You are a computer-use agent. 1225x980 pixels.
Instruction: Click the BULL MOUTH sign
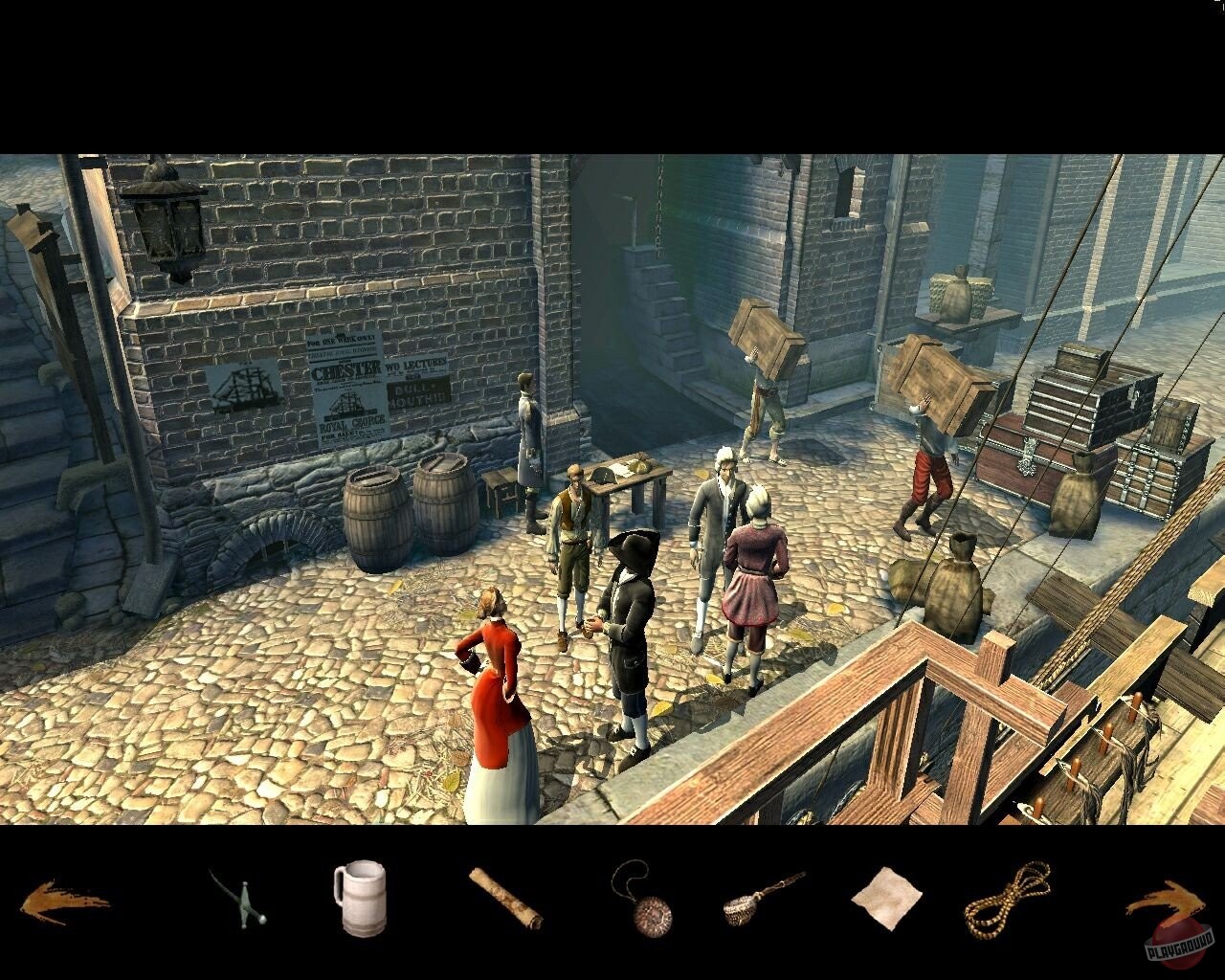pyautogui.click(x=418, y=392)
